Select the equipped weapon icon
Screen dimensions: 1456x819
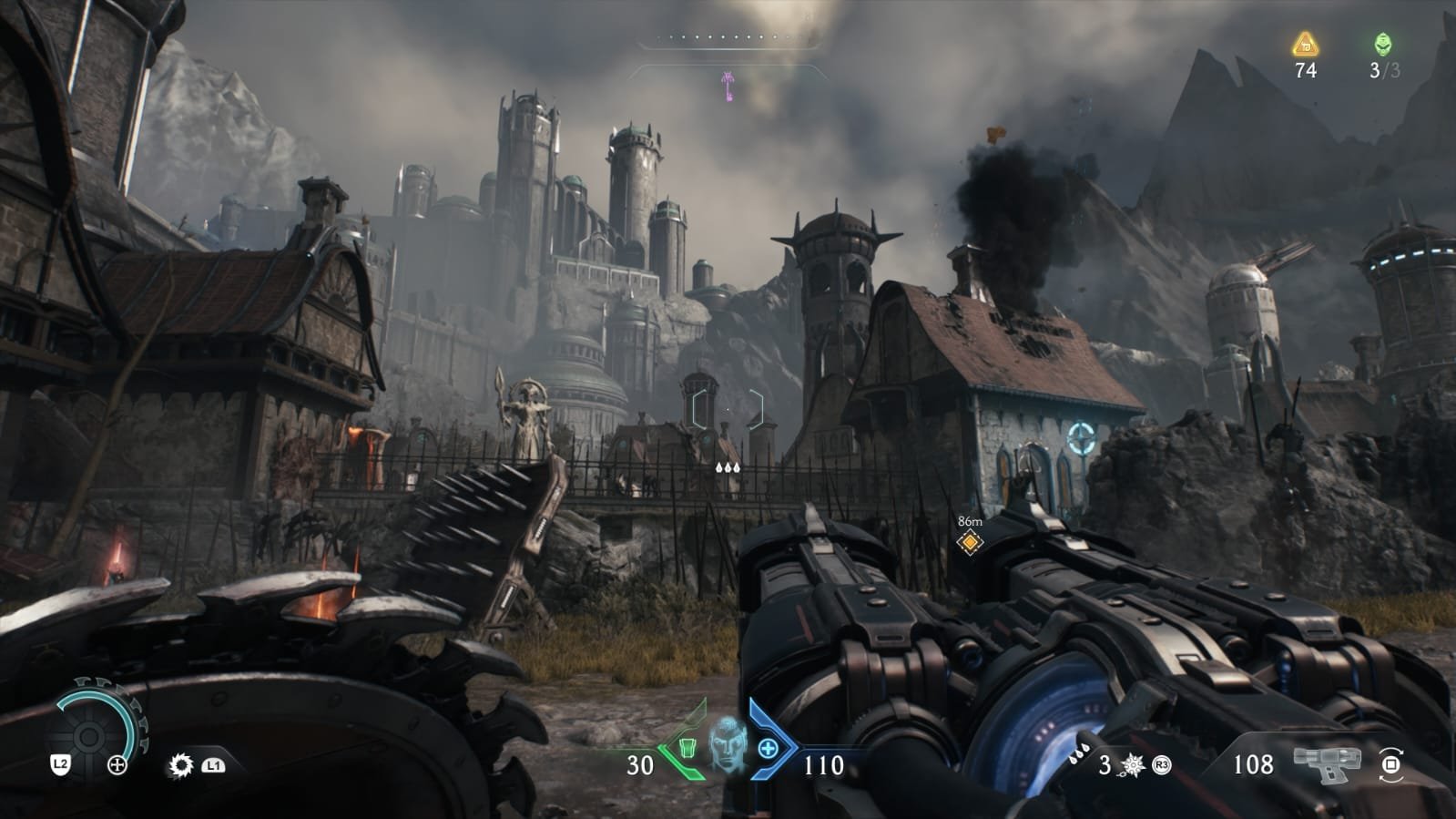1328,765
